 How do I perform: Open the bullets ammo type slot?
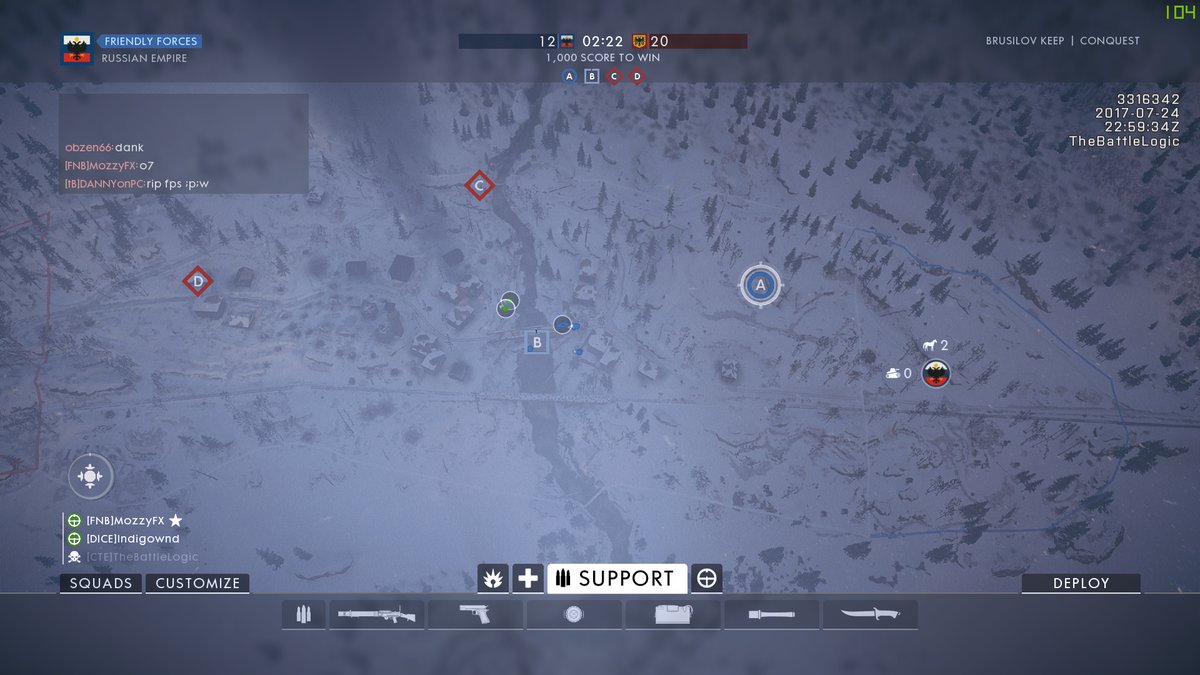coord(303,614)
